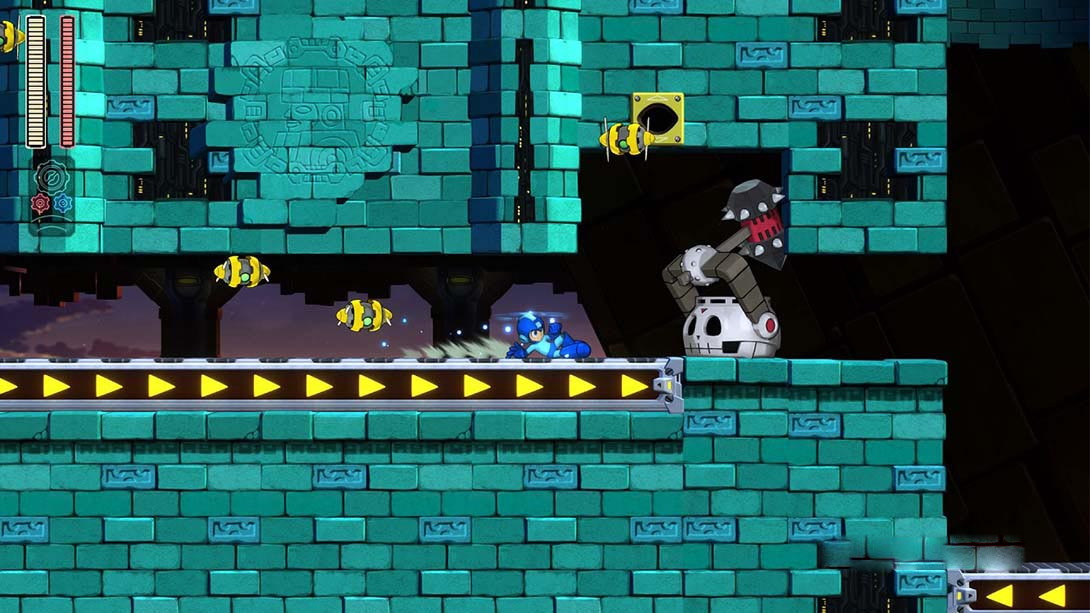This screenshot has width=1090, height=613.
Task: Click the large Double Gear gauge icon
Action: click(x=51, y=178)
